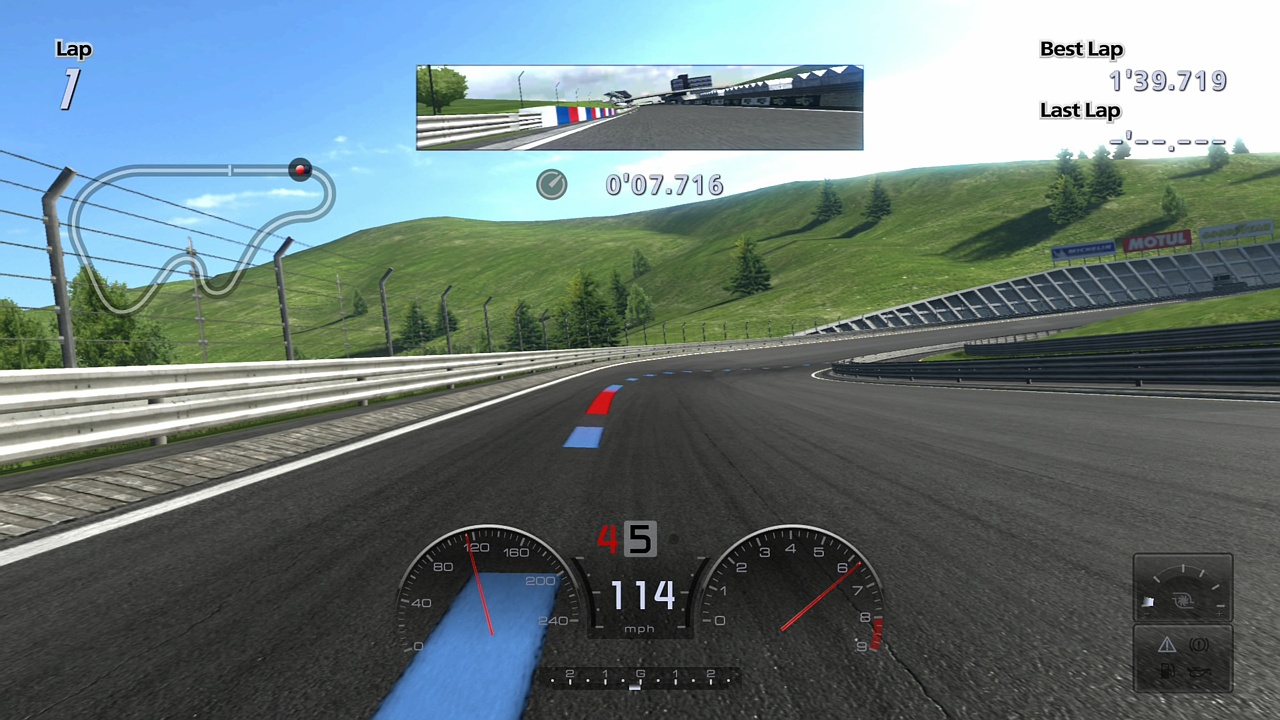
Task: Select the turbocharger boost icon
Action: [1183, 600]
